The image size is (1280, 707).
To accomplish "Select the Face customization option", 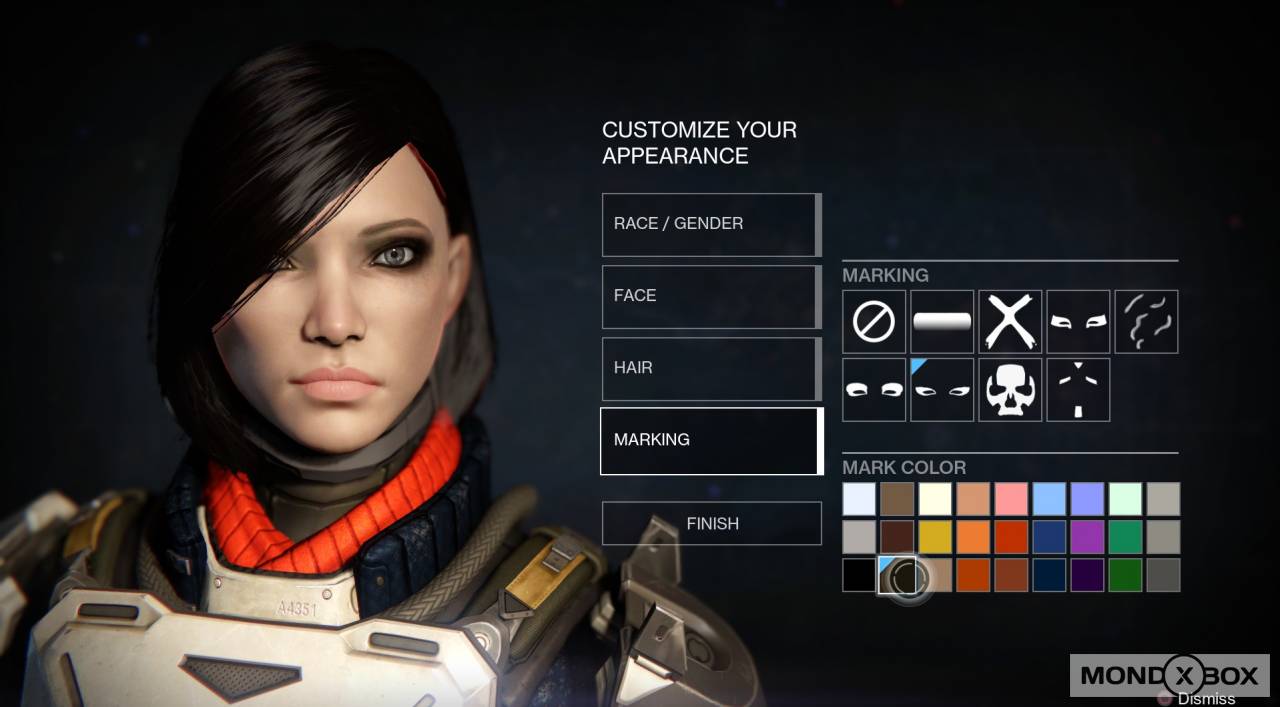I will pos(711,296).
